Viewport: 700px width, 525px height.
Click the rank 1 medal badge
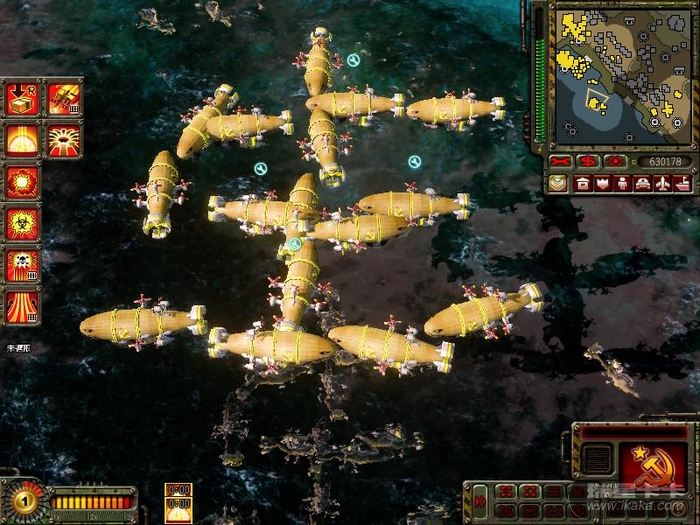point(25,499)
